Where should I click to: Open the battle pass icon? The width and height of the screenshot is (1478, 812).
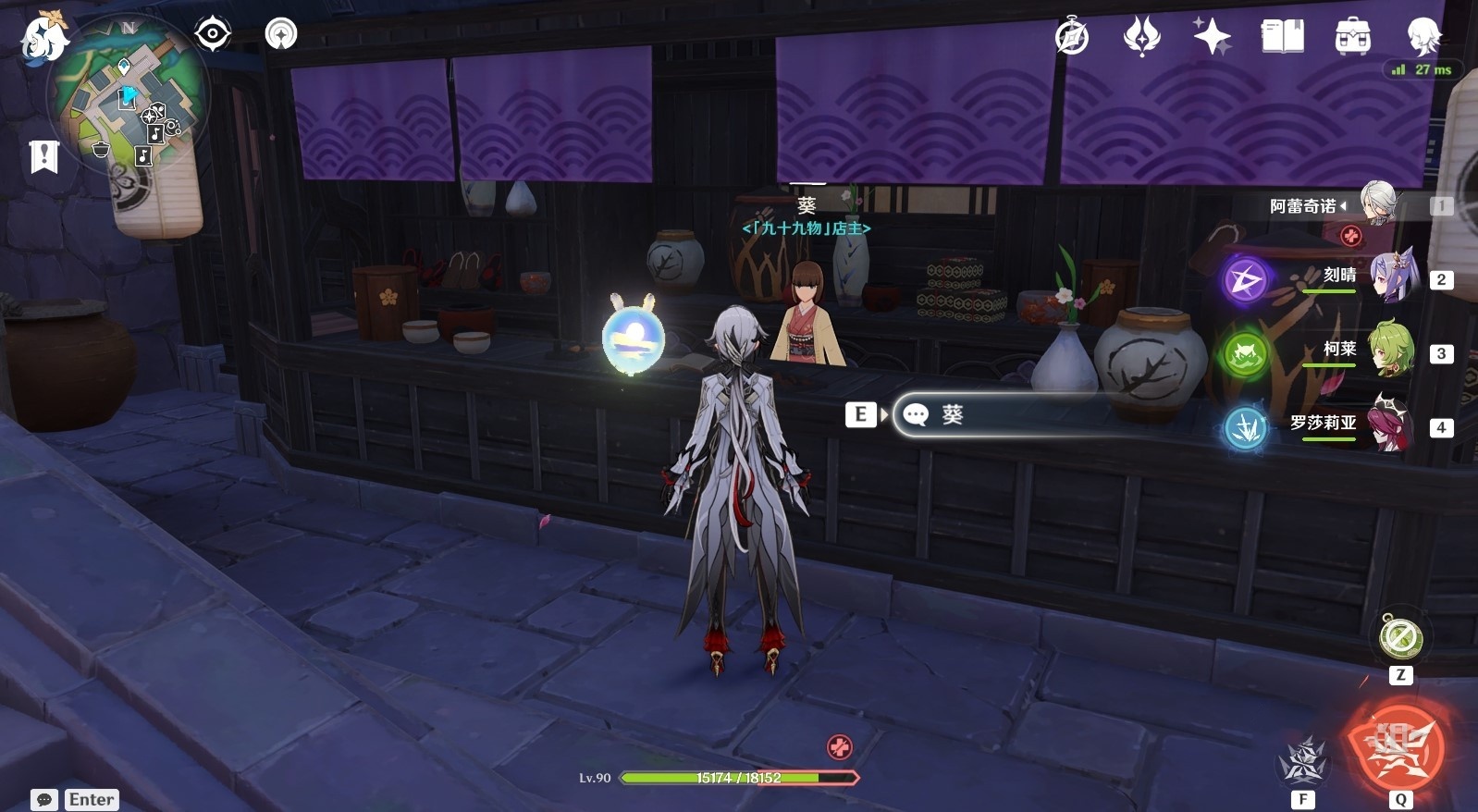coord(1141,37)
